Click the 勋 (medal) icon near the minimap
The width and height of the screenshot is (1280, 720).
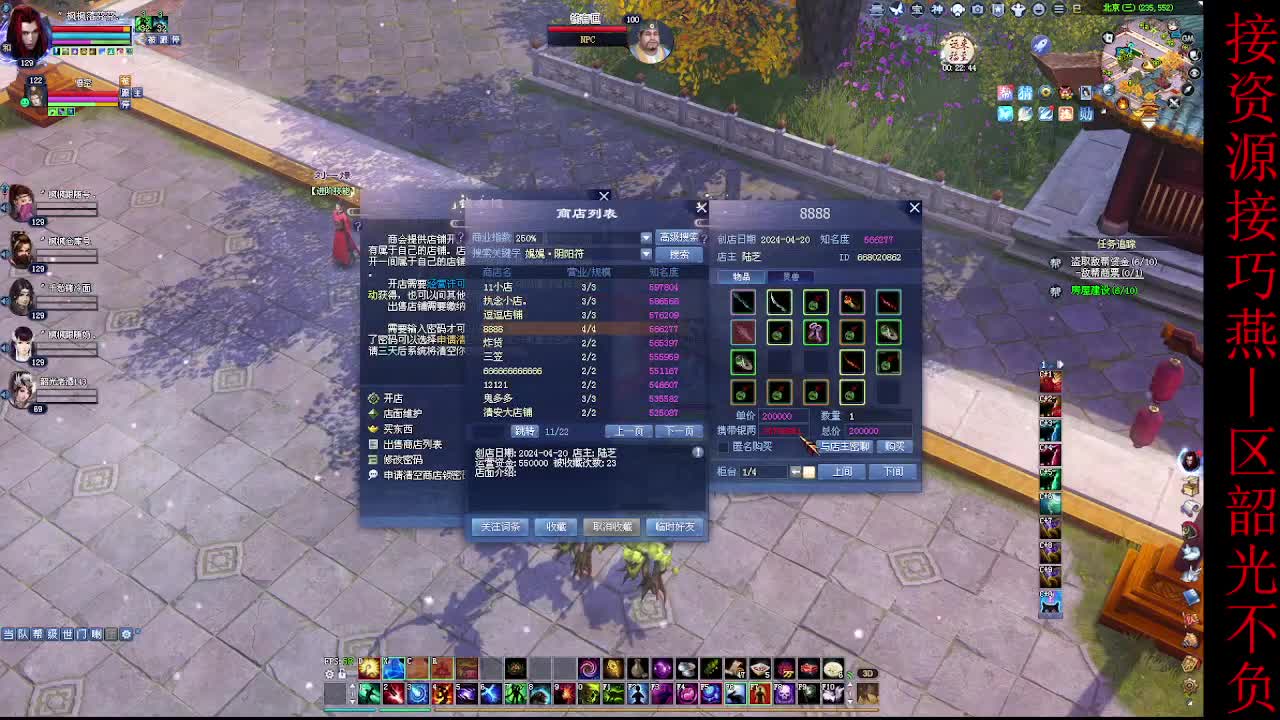click(x=1087, y=113)
